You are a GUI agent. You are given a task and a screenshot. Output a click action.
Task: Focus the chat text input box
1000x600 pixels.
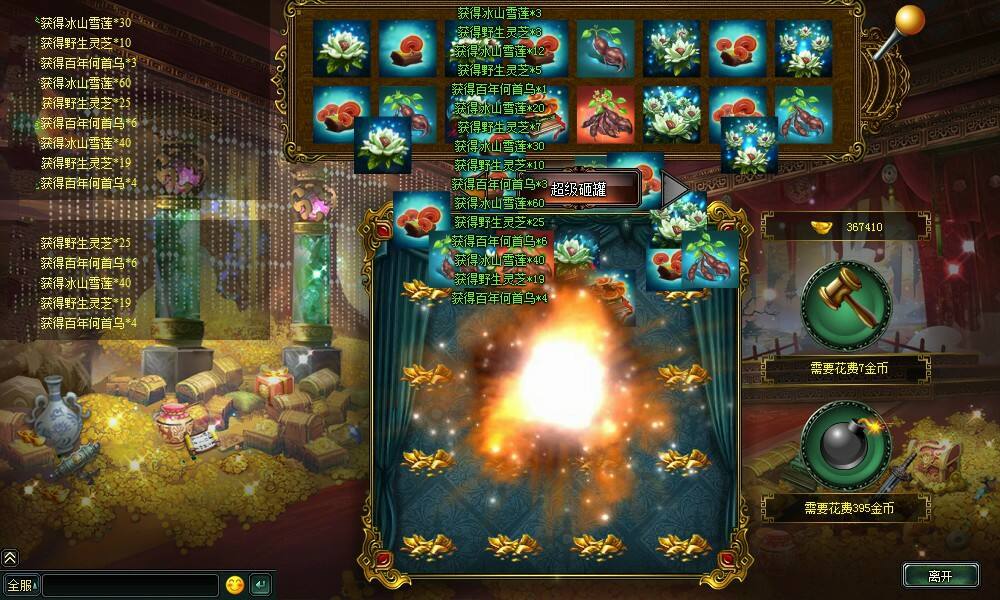[130, 584]
